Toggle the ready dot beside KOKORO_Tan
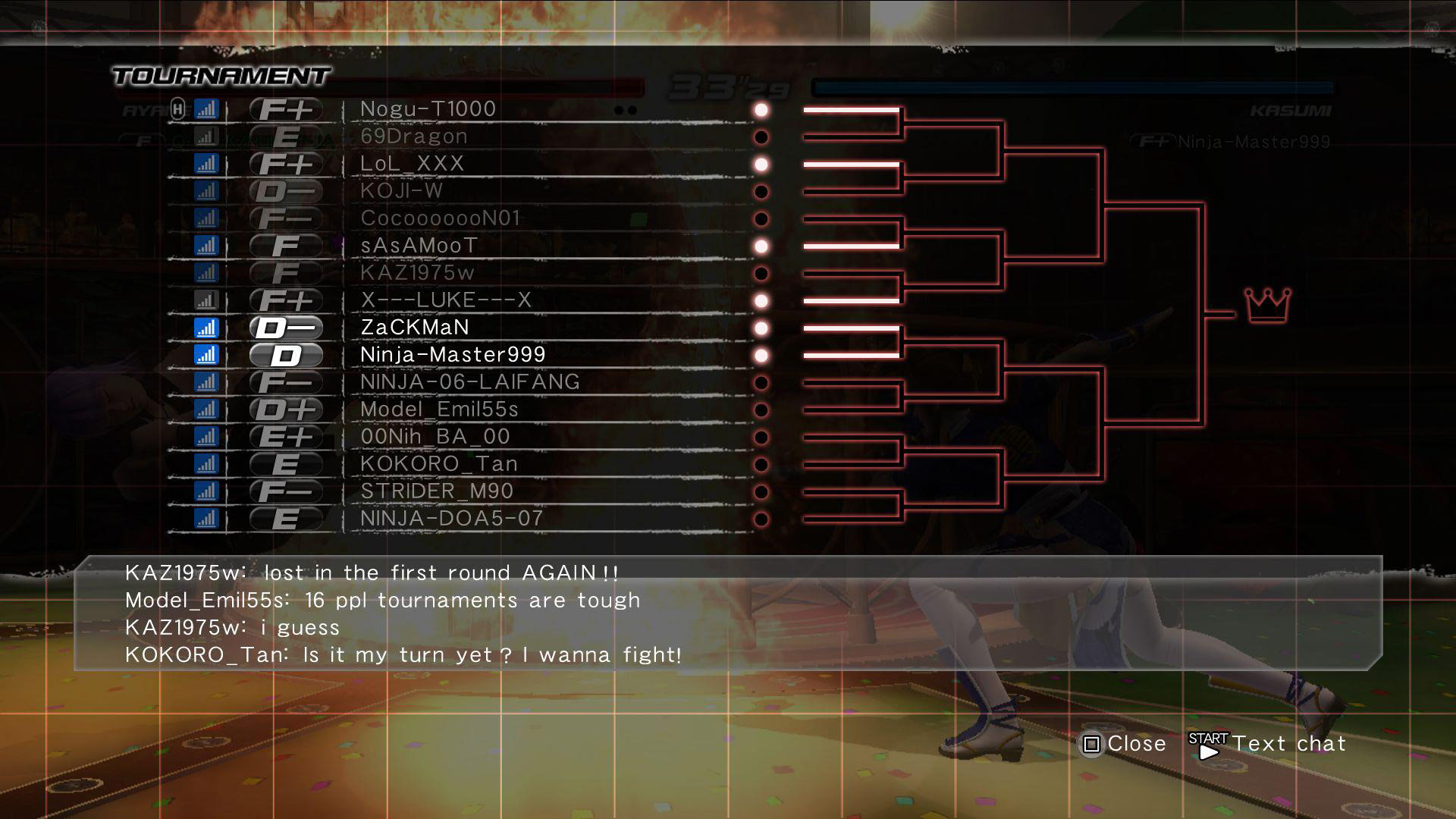 [761, 463]
